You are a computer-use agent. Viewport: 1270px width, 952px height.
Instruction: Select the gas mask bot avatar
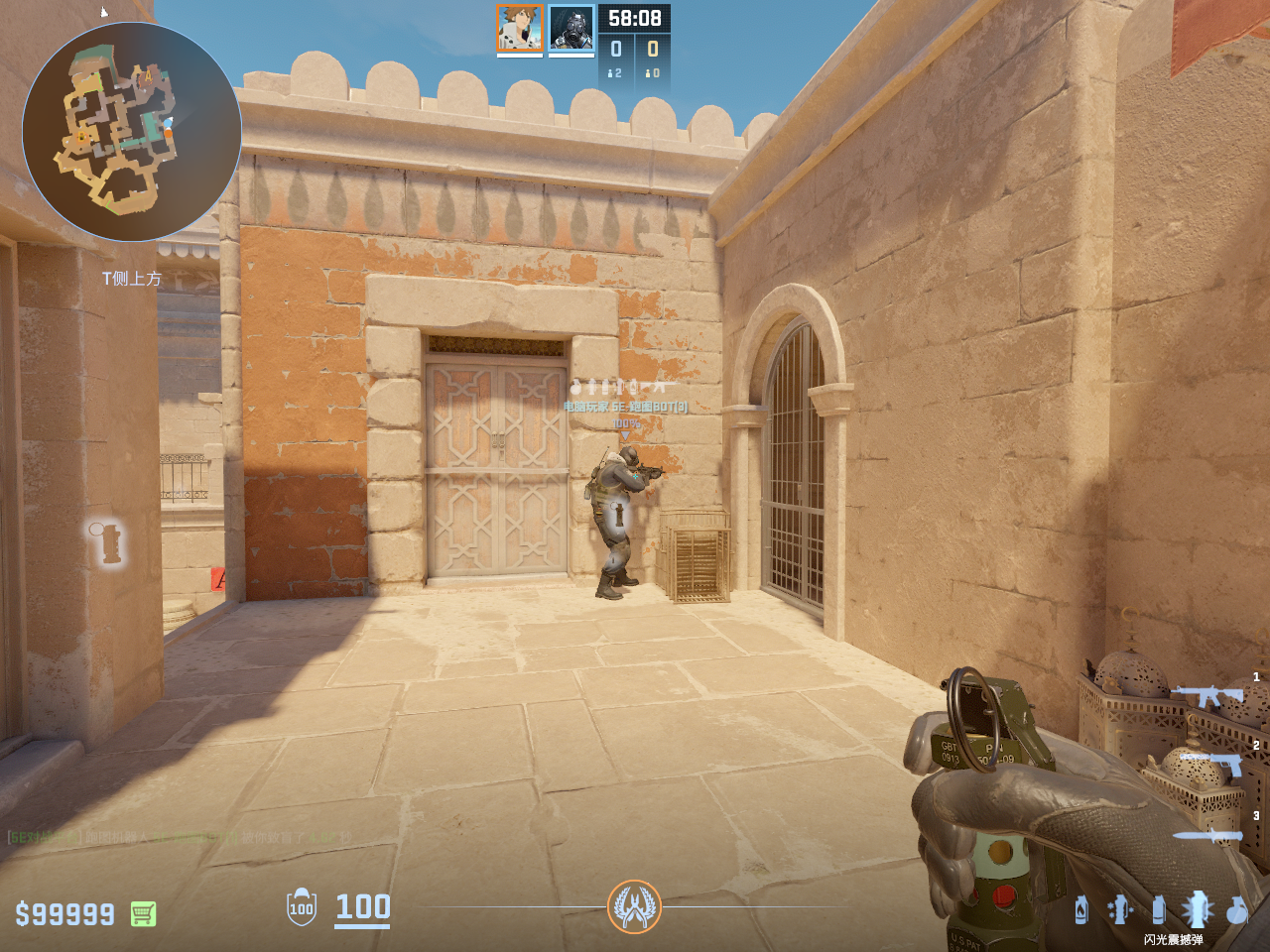click(x=571, y=28)
